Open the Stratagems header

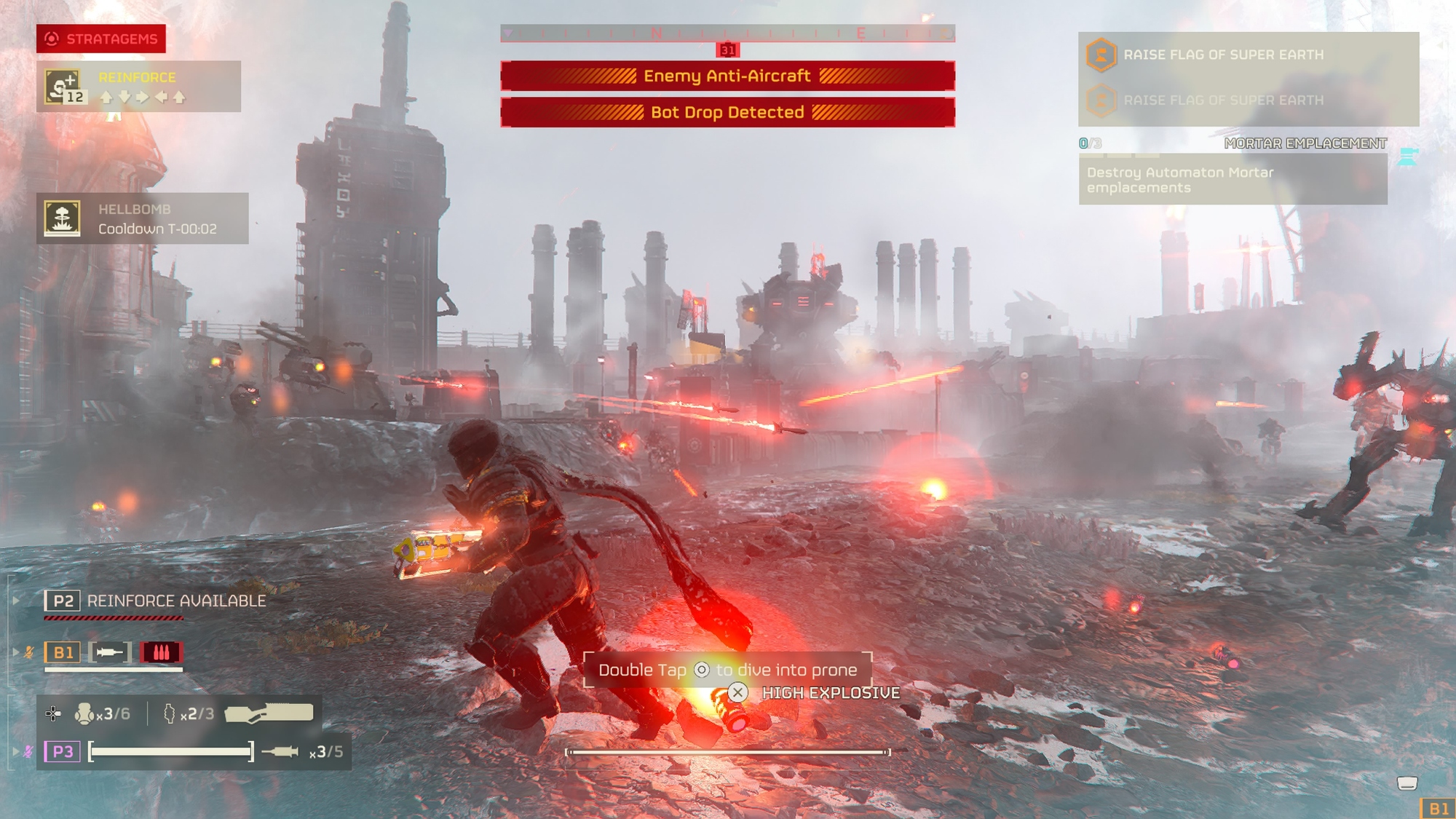click(101, 39)
